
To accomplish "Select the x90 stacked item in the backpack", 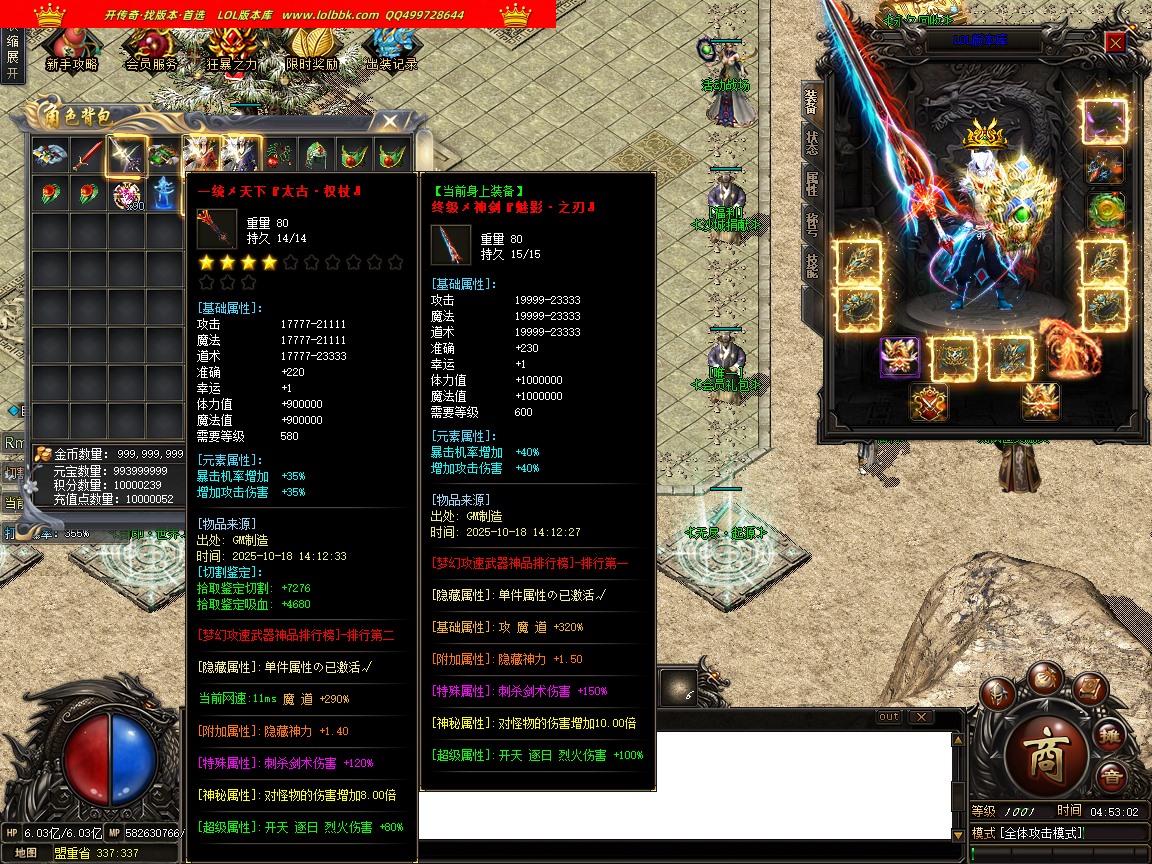I will click(127, 194).
